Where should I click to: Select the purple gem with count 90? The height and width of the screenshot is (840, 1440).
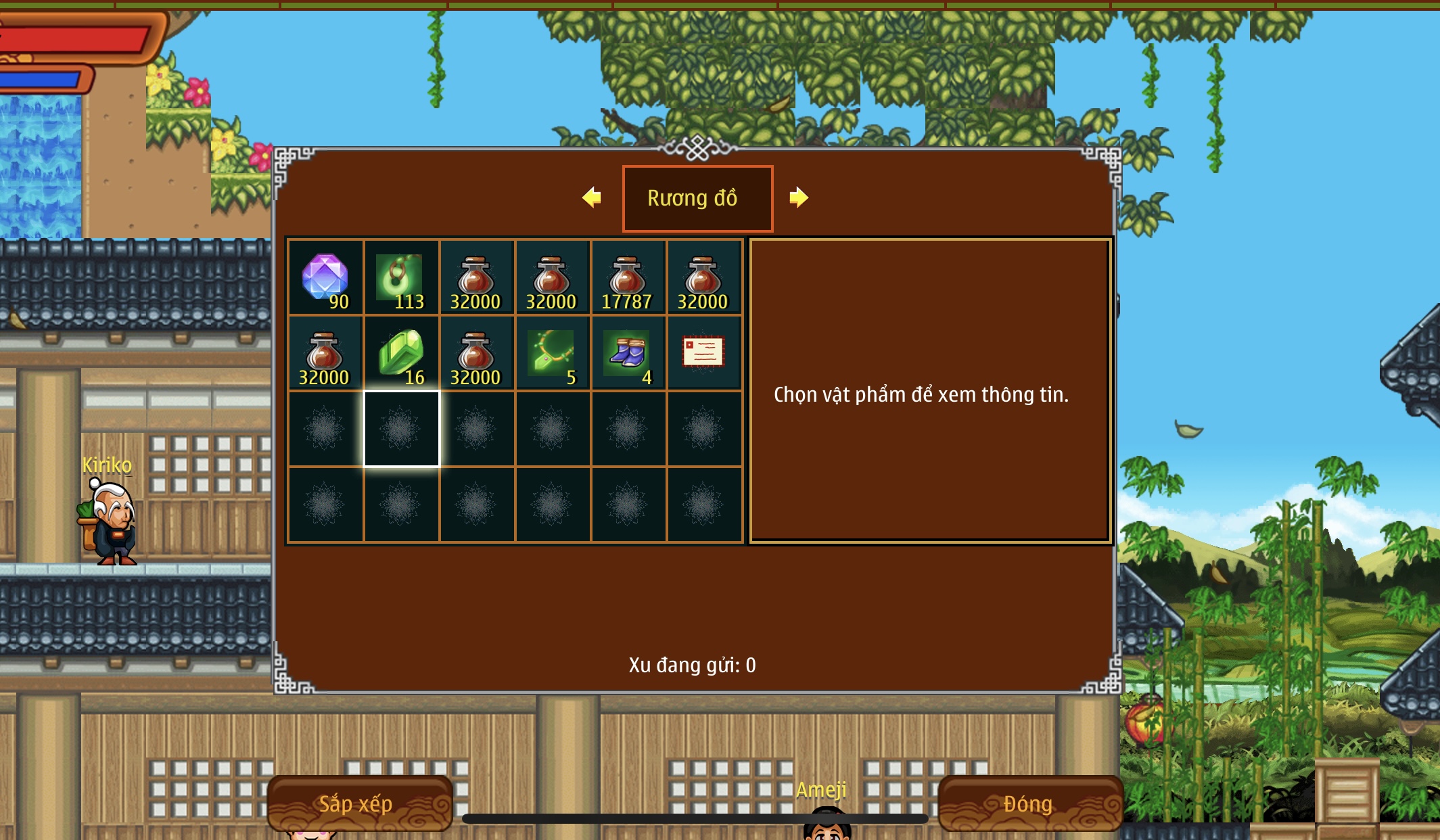(325, 277)
